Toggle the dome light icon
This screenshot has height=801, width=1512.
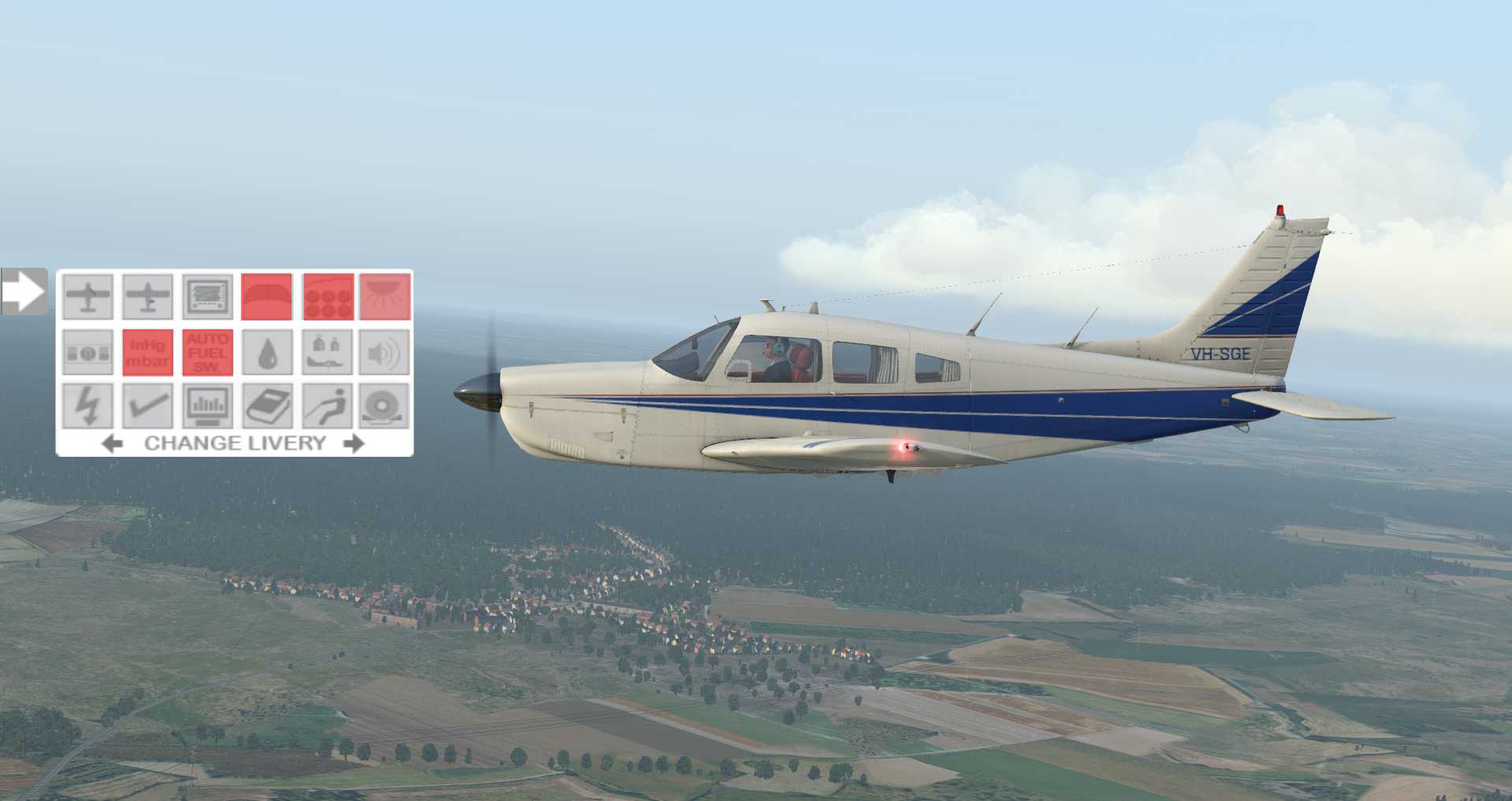[x=386, y=297]
